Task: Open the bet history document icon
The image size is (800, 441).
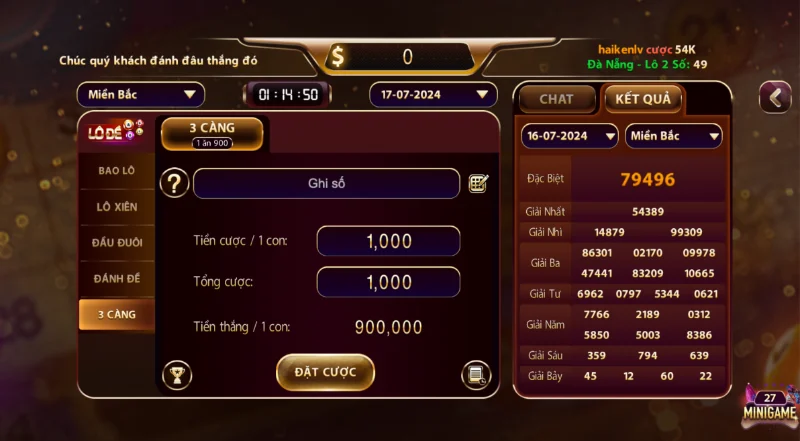Action: click(x=476, y=375)
